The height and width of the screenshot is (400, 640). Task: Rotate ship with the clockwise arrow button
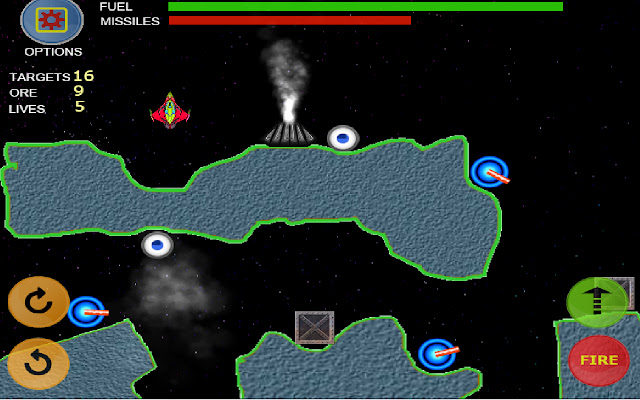tap(38, 302)
